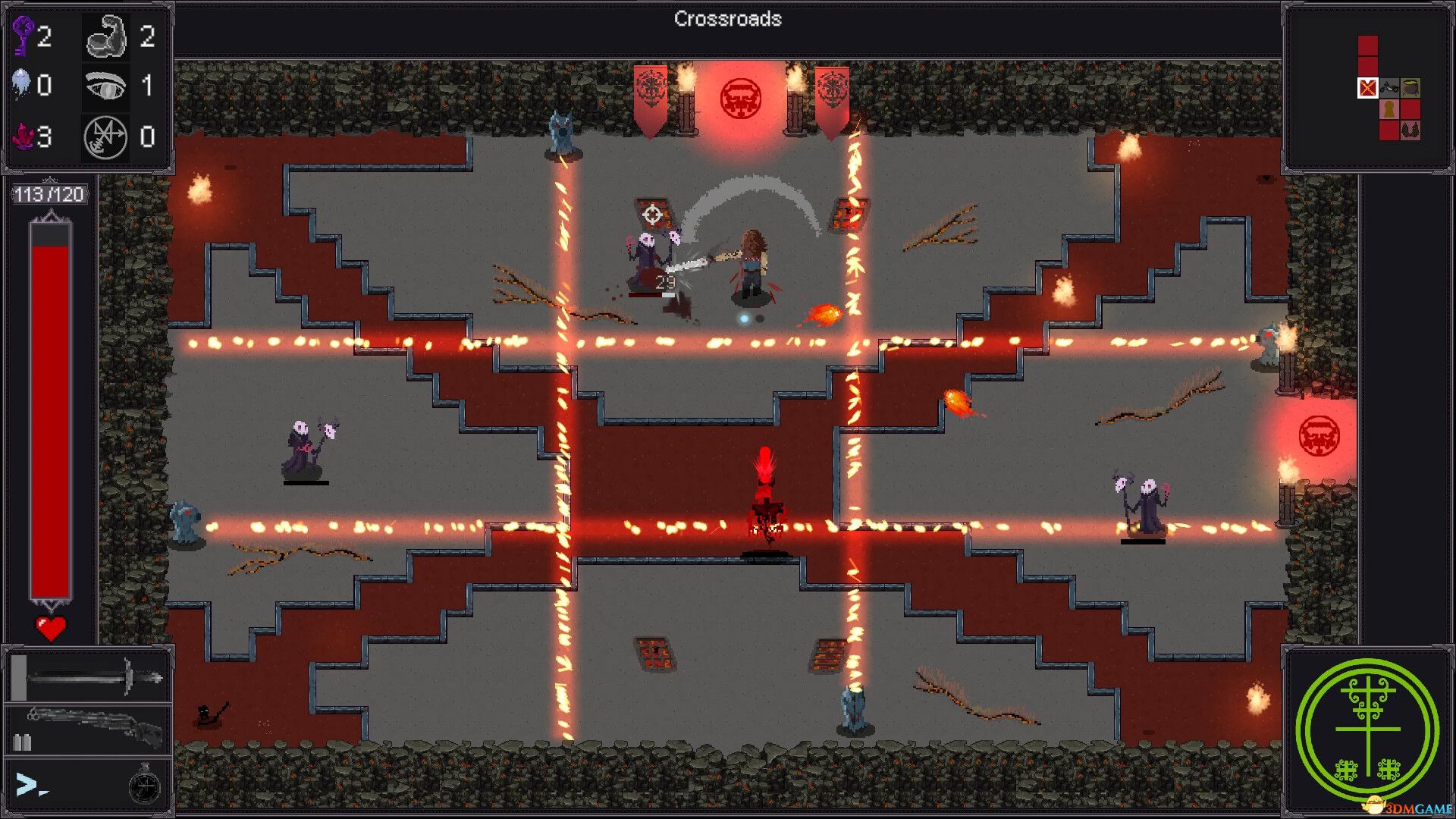
Task: Click the flexed arm strength icon
Action: coord(105,36)
